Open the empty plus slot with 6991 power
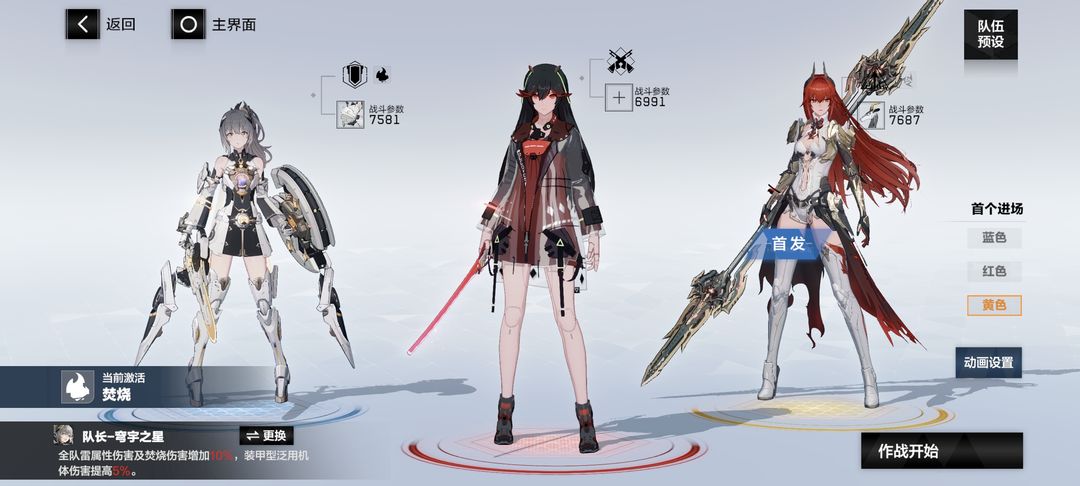1080x486 pixels. point(619,98)
